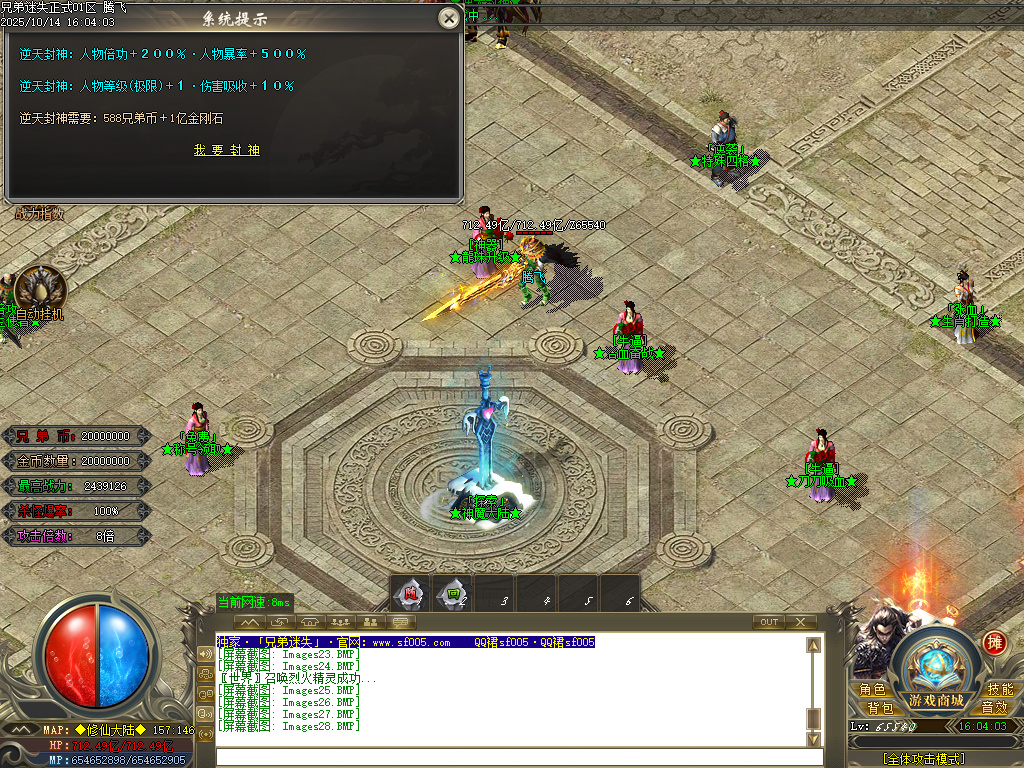The height and width of the screenshot is (768, 1024).
Task: Click the red 摊 stall button
Action: pyautogui.click(x=994, y=643)
